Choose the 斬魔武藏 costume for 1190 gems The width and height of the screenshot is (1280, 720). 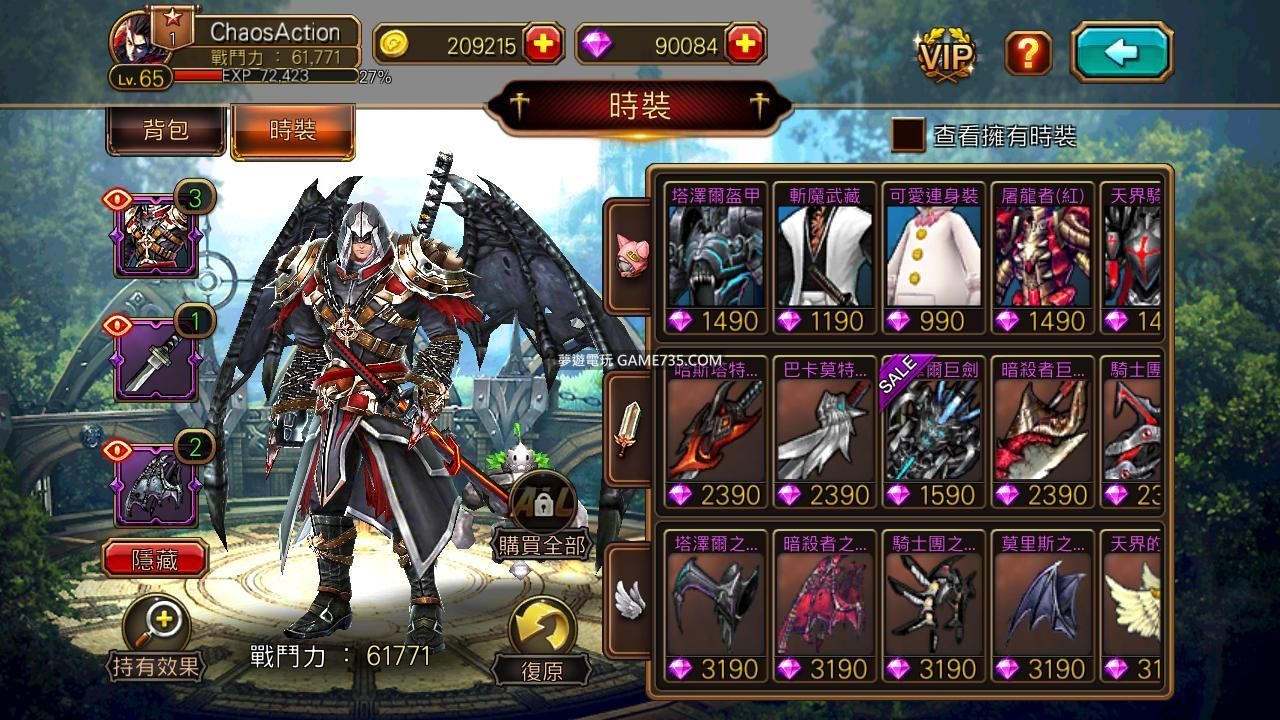click(x=825, y=258)
